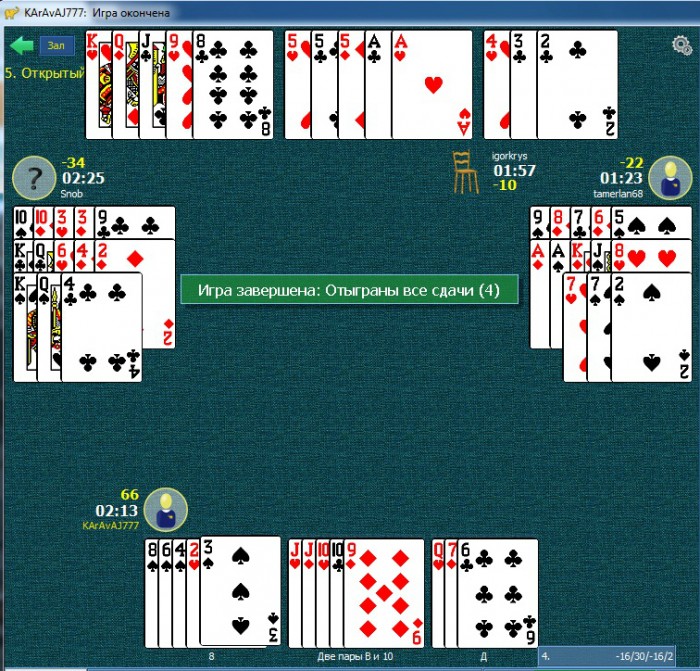
Task: View tamerlan68's player avatar
Action: 669,177
